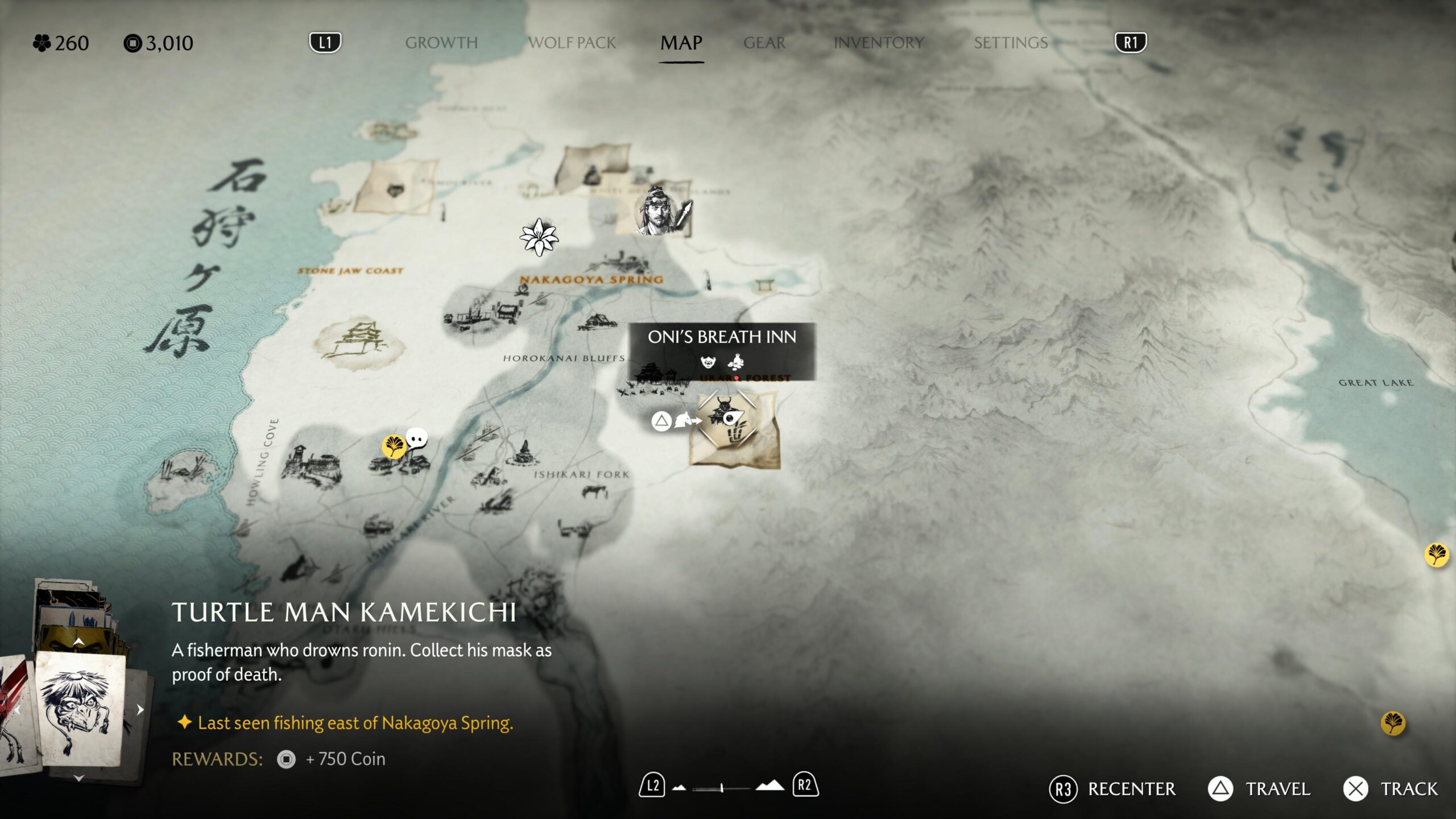
Task: Open the Inventory tab
Action: coord(878,43)
